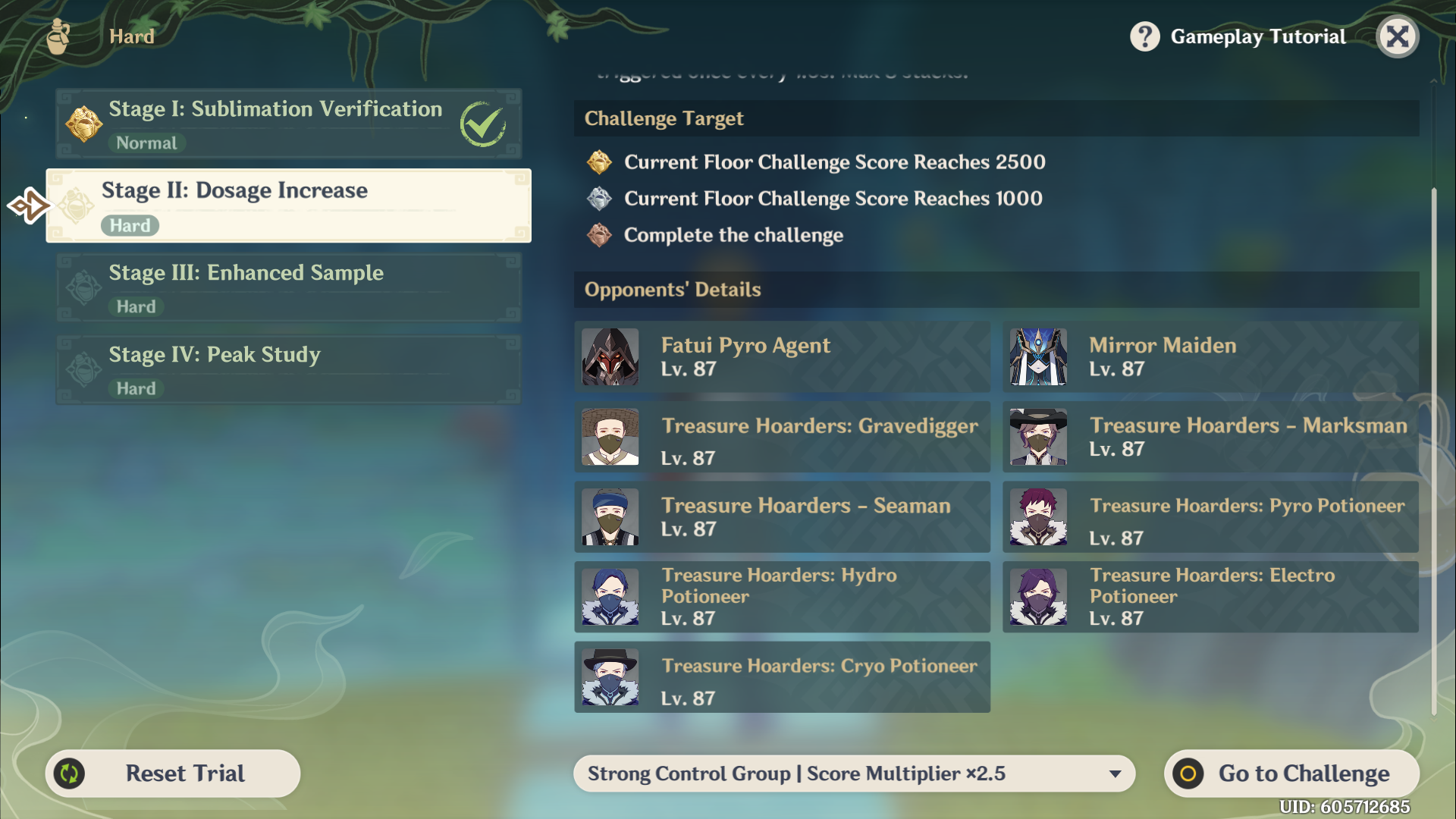This screenshot has width=1456, height=819.
Task: Click the silver medal icon for score 1000 target
Action: pos(598,199)
